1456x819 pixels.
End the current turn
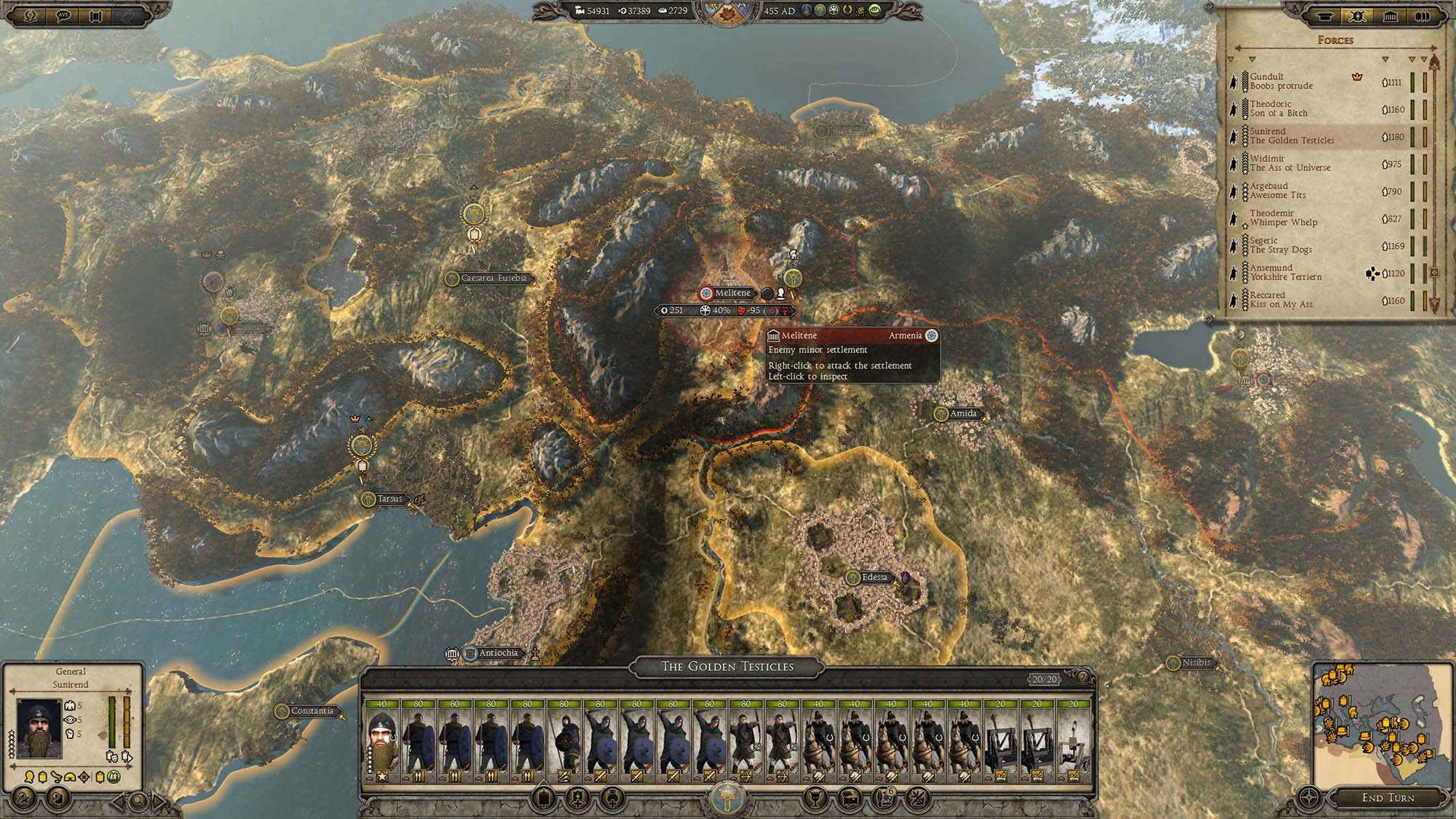coord(1388,797)
